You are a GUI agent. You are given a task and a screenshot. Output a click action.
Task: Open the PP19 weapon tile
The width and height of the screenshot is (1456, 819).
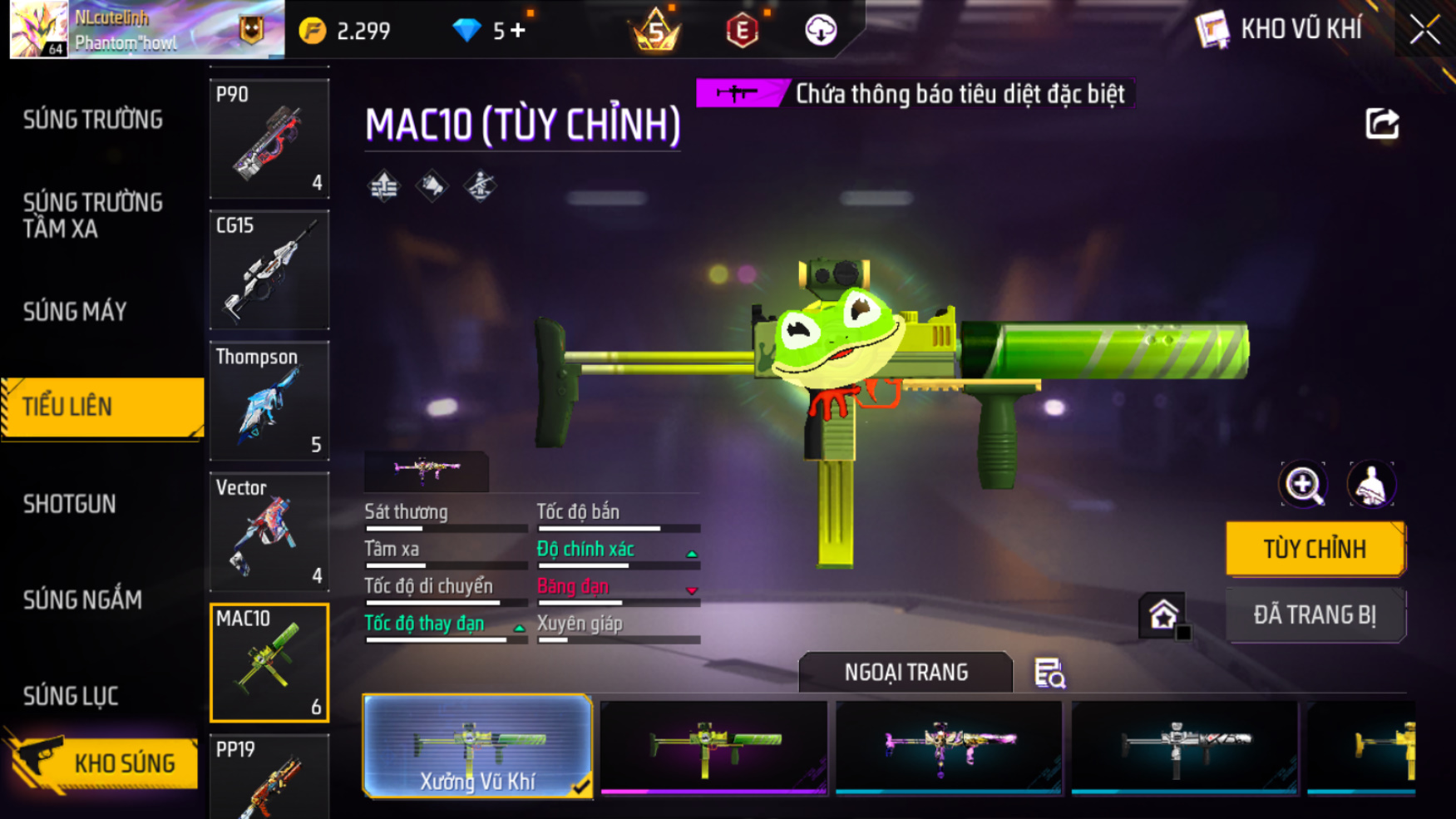pyautogui.click(x=269, y=777)
